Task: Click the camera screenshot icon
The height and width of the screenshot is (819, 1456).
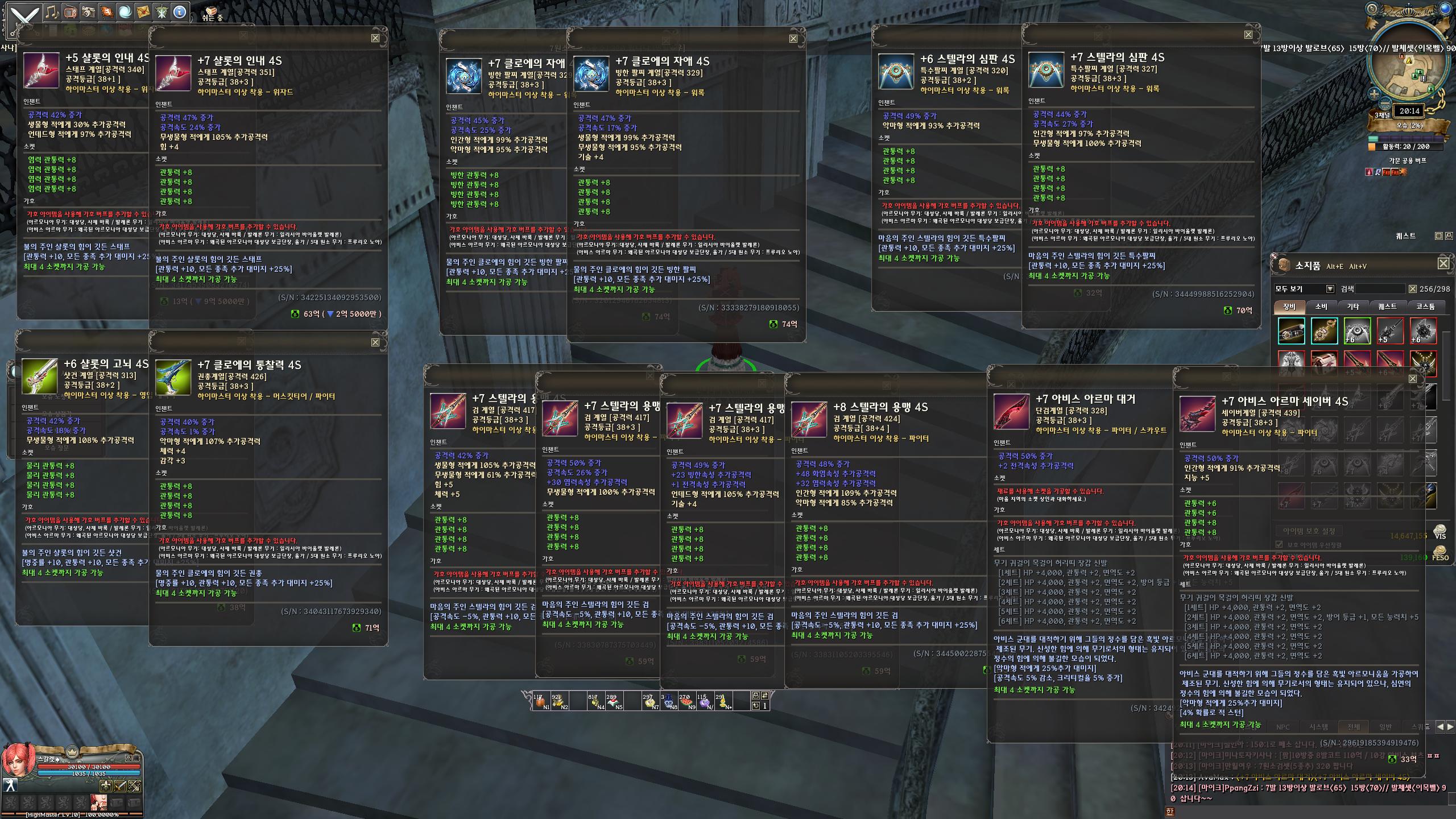Action: point(88,12)
